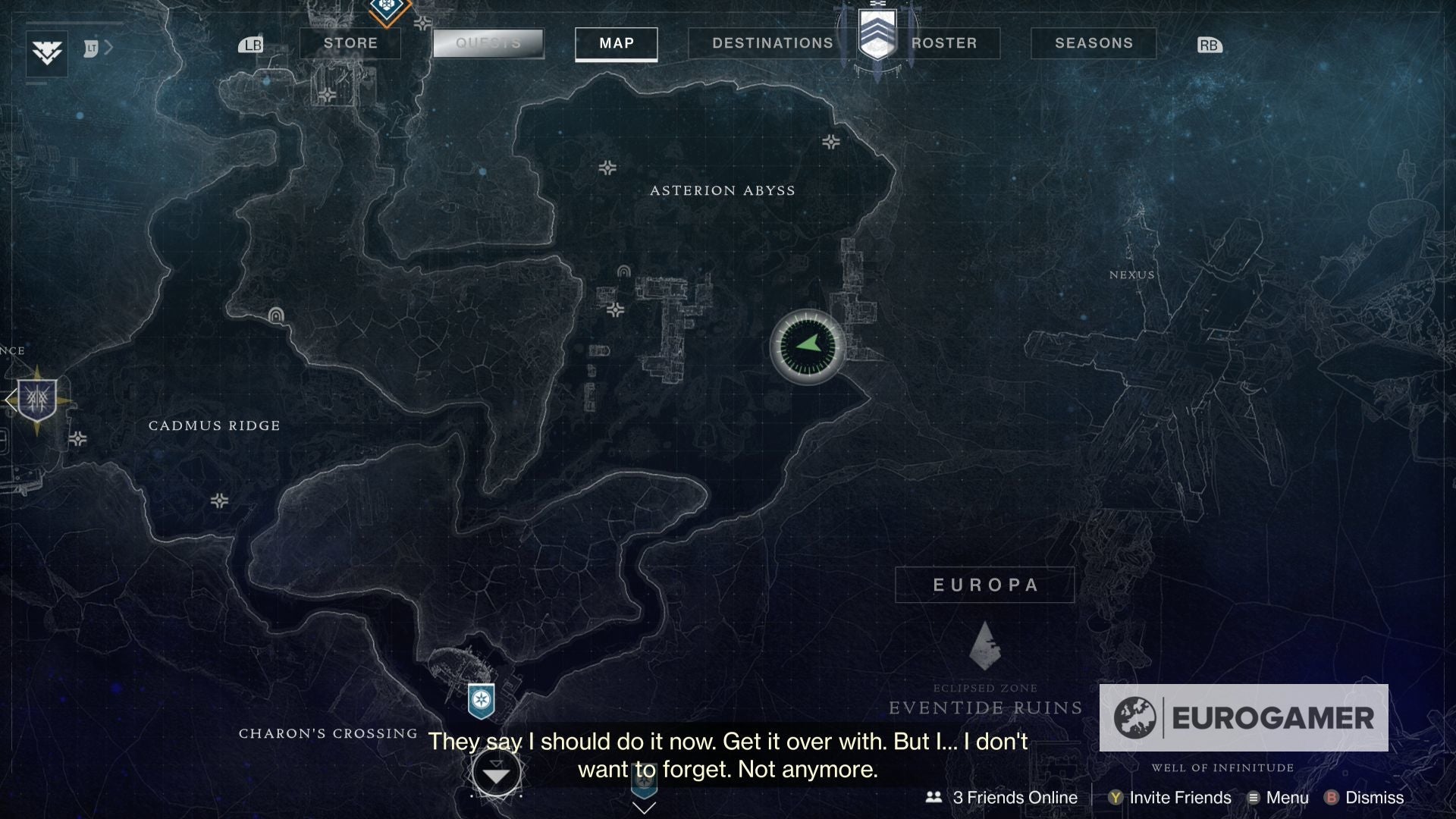Click the Europa destination label

[x=984, y=585]
